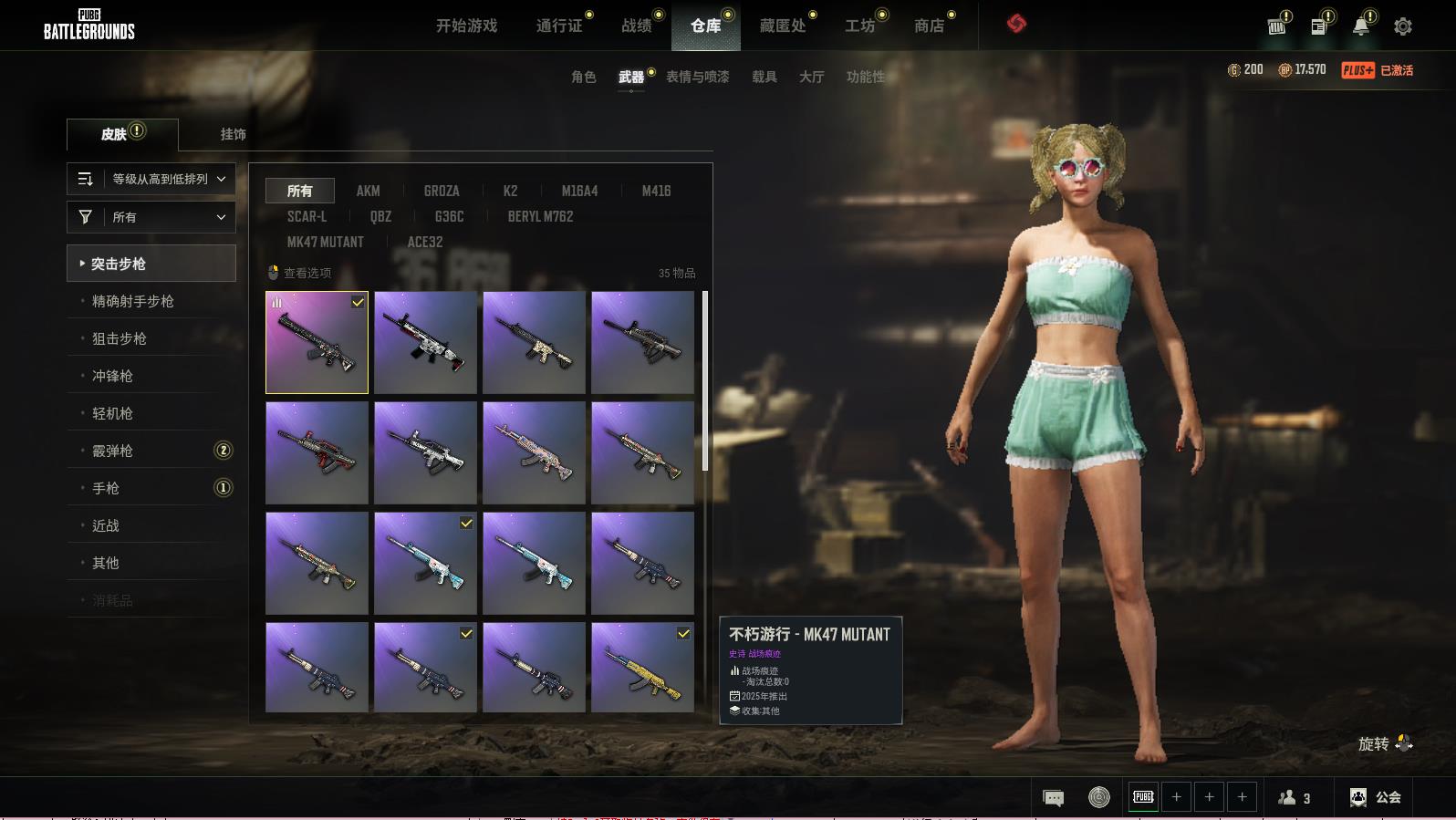Open the notifications bell

(x=1360, y=26)
